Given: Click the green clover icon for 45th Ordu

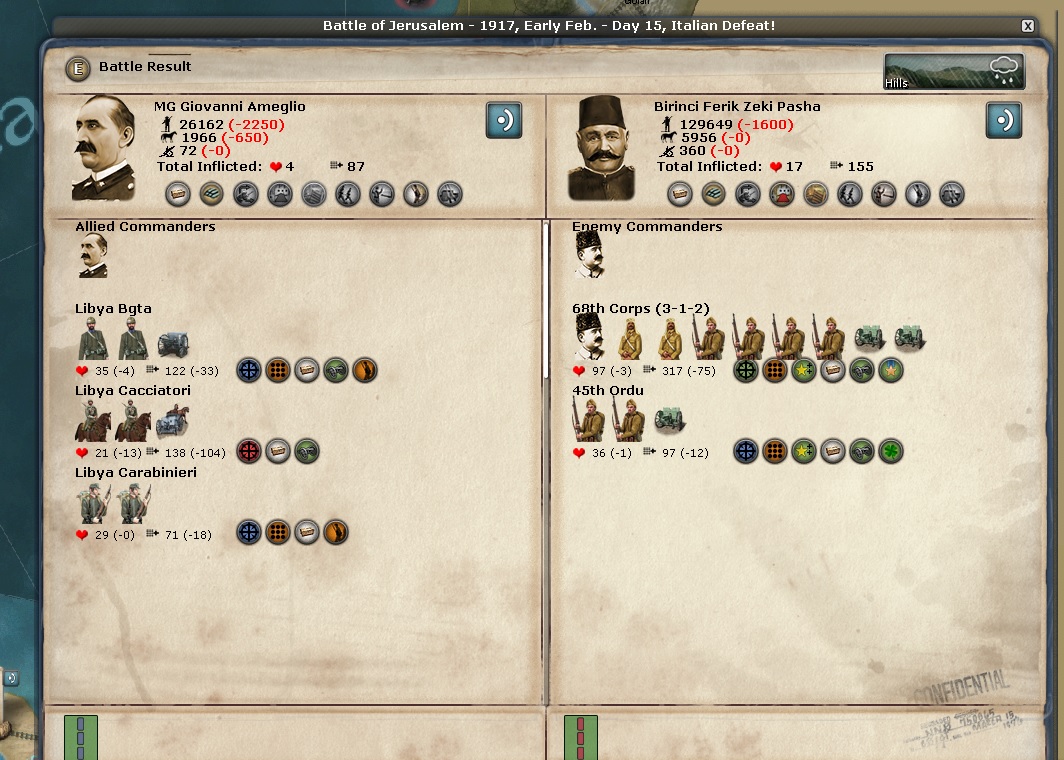Looking at the screenshot, I should 890,452.
